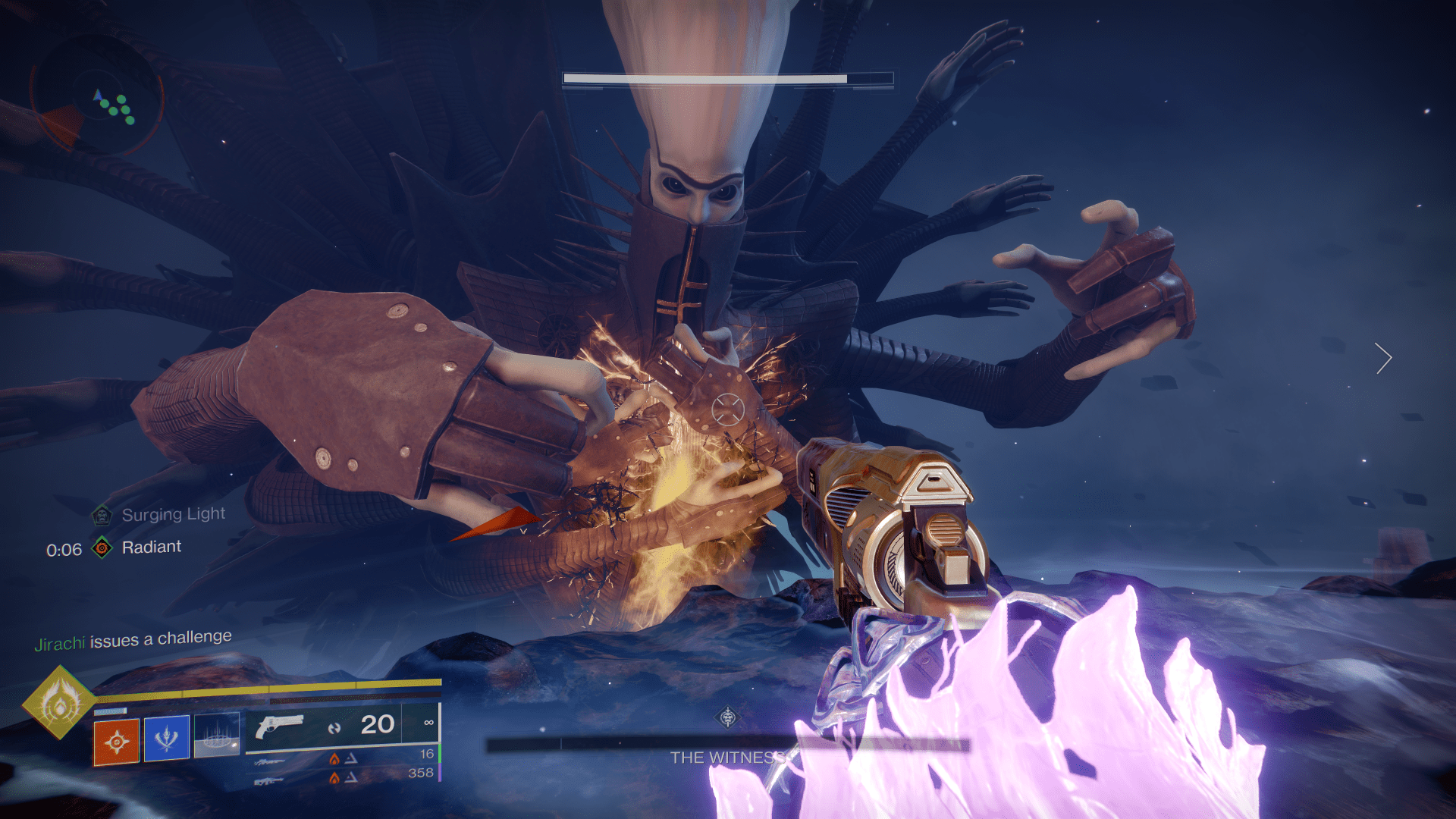1456x819 pixels.
Task: Click the reload symbol next to ammo count
Action: click(334, 726)
